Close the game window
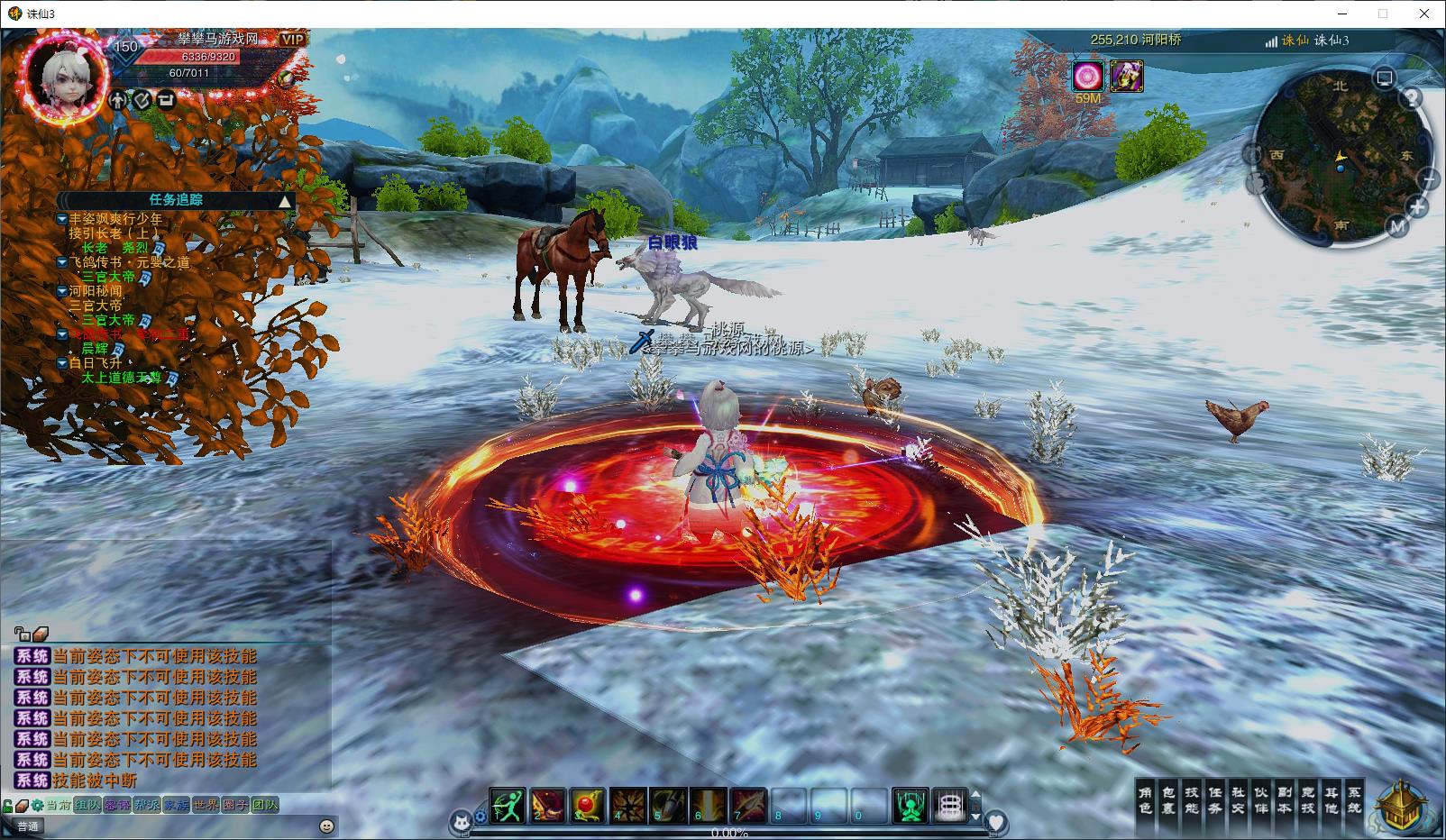 click(1424, 14)
